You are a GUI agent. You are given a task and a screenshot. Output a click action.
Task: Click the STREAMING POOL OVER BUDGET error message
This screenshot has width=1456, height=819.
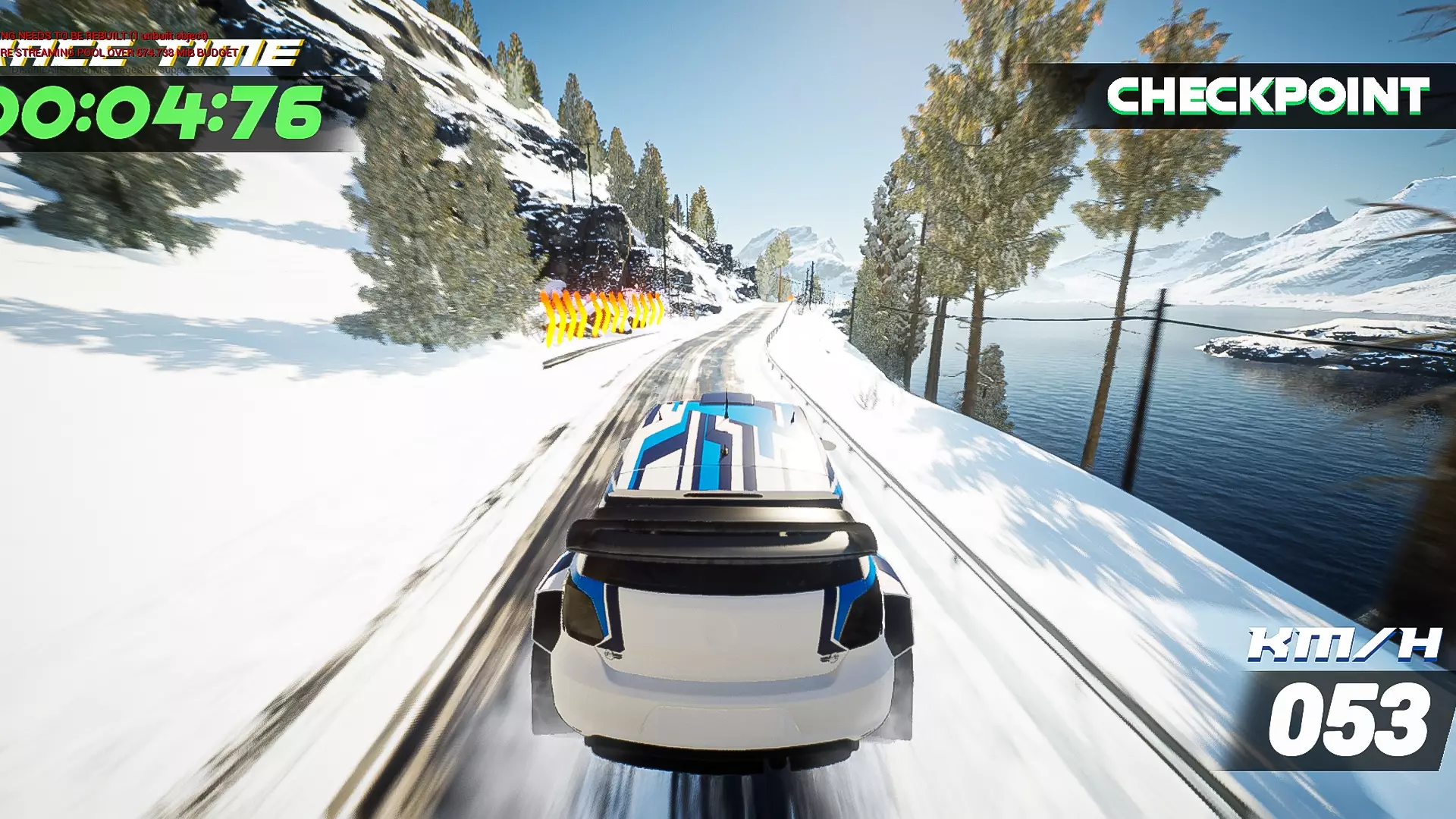(118, 53)
